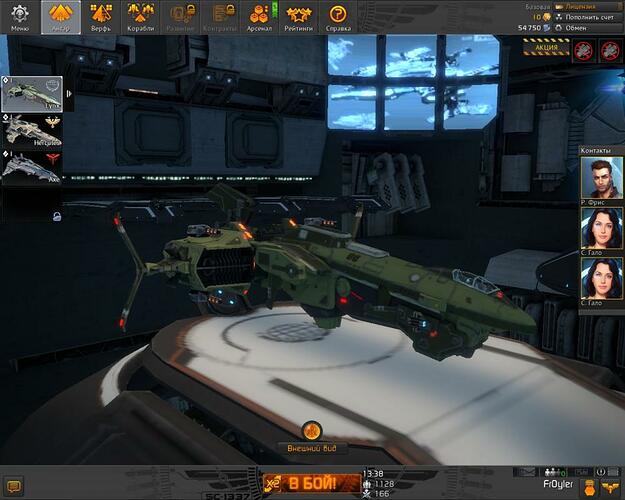Open the Меню gear menu
The image size is (625, 500).
19,17
